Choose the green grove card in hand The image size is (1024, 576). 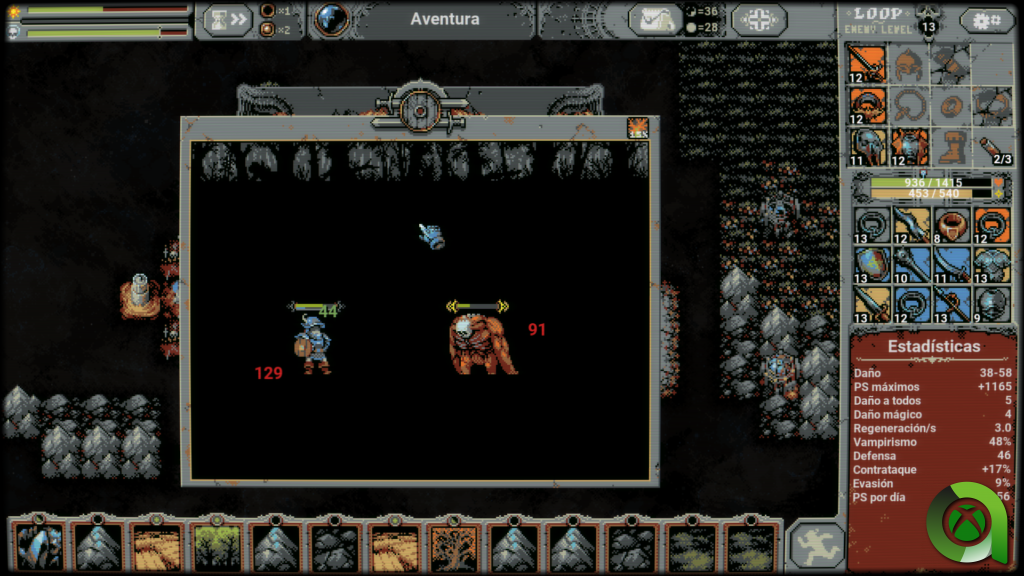(217, 547)
